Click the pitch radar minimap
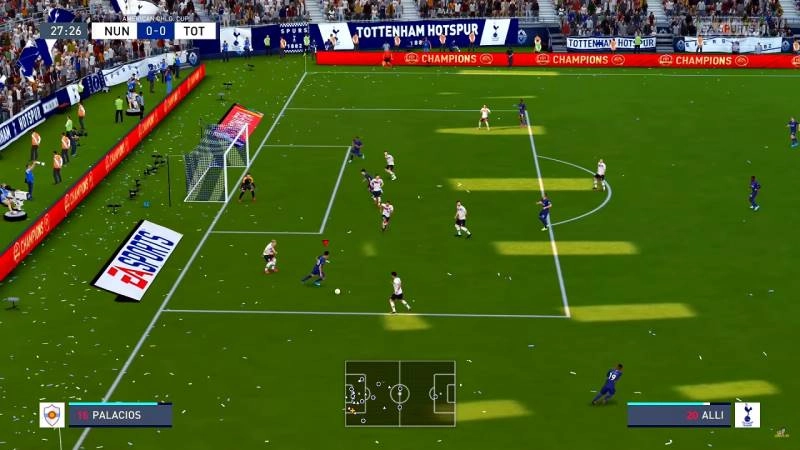Viewport: 800px width, 450px height. point(400,393)
